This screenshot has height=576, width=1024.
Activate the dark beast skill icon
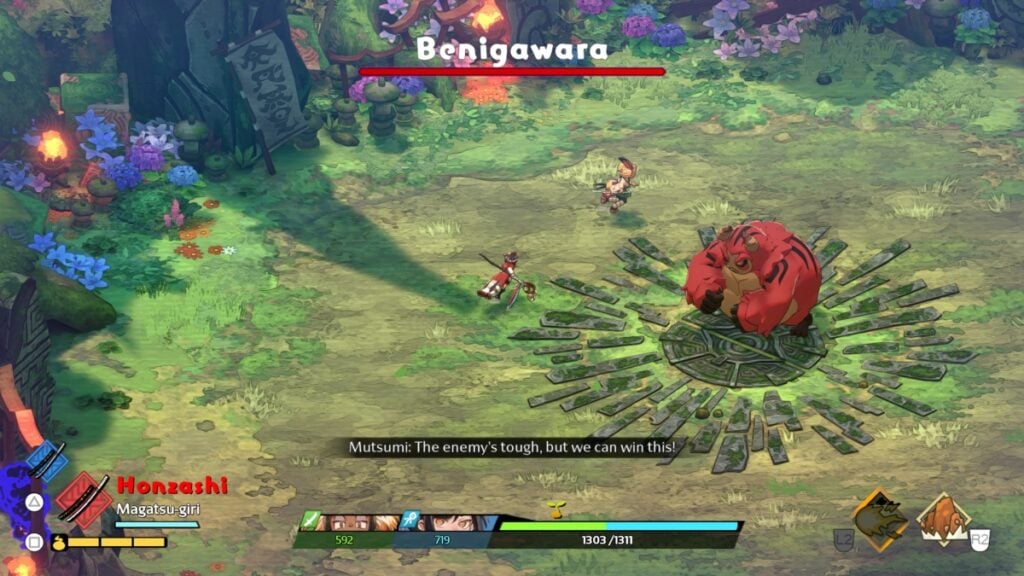click(x=879, y=518)
